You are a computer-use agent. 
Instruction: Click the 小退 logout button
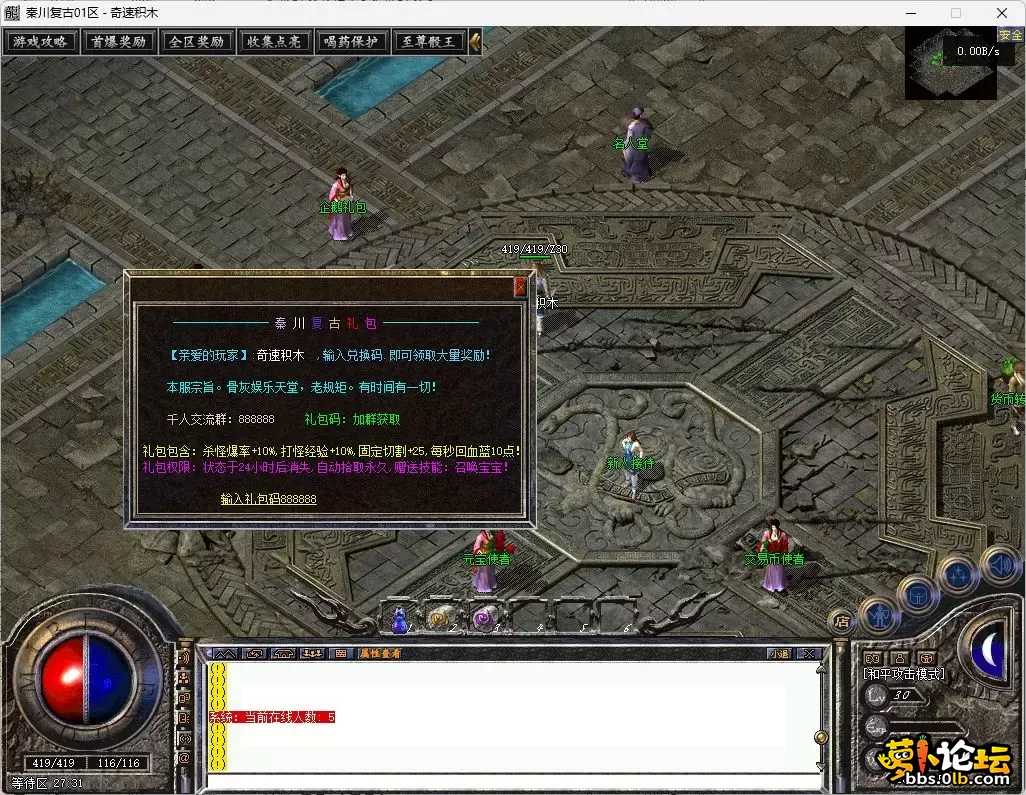[x=779, y=653]
